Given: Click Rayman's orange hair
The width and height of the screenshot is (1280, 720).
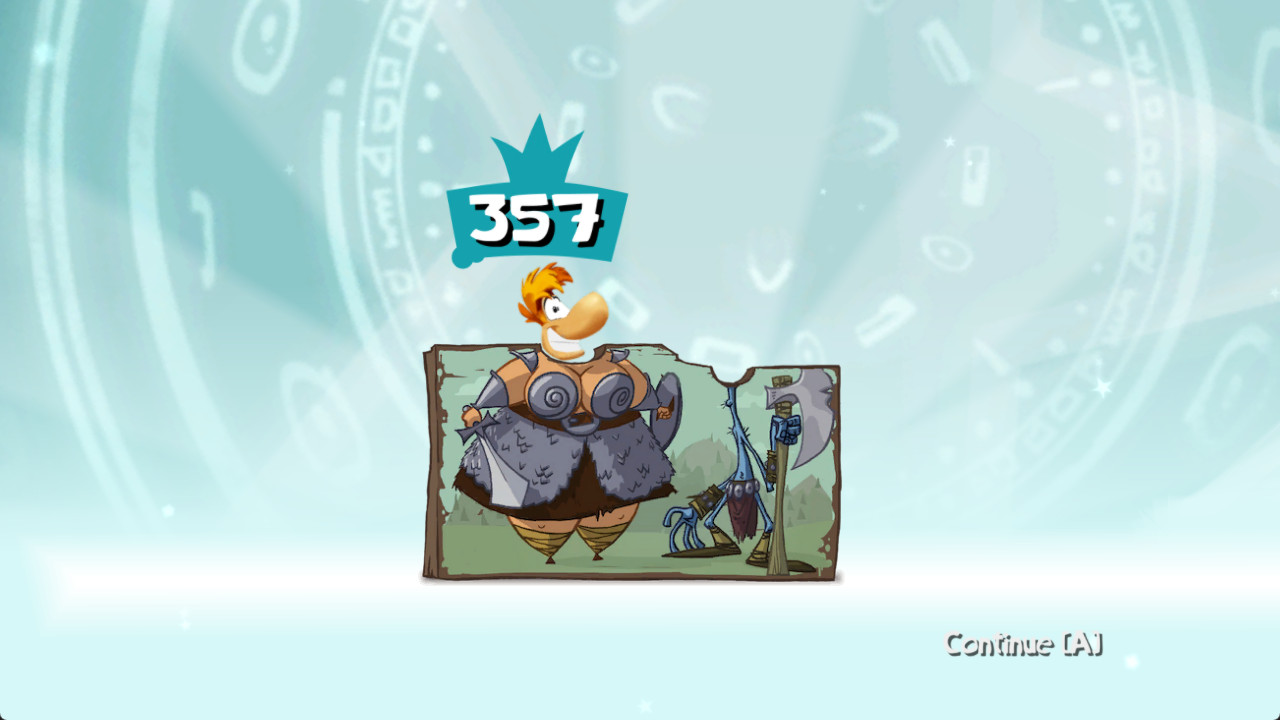Looking at the screenshot, I should 537,285.
